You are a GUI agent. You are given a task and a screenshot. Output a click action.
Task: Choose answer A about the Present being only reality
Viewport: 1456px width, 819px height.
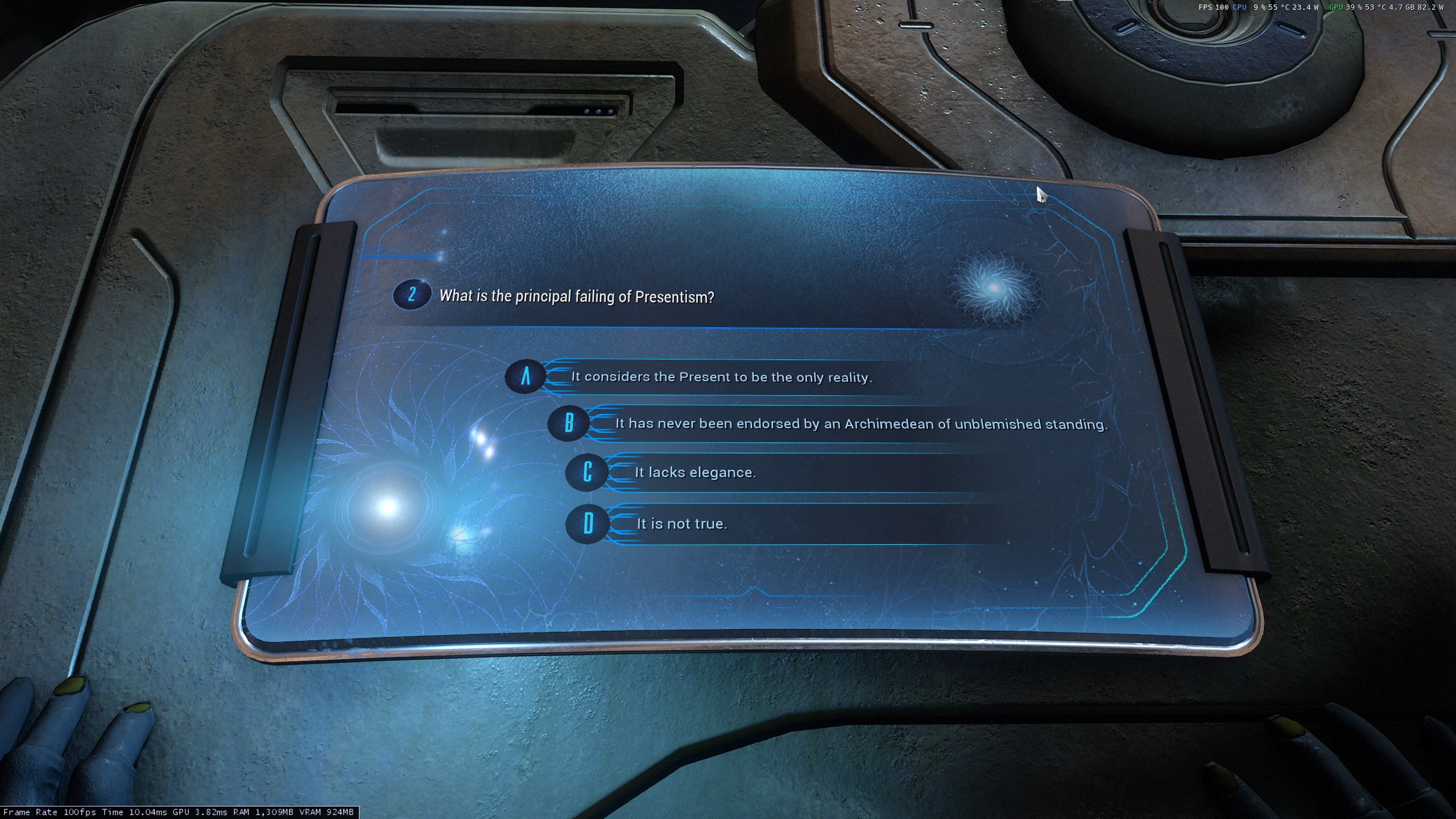(x=721, y=377)
